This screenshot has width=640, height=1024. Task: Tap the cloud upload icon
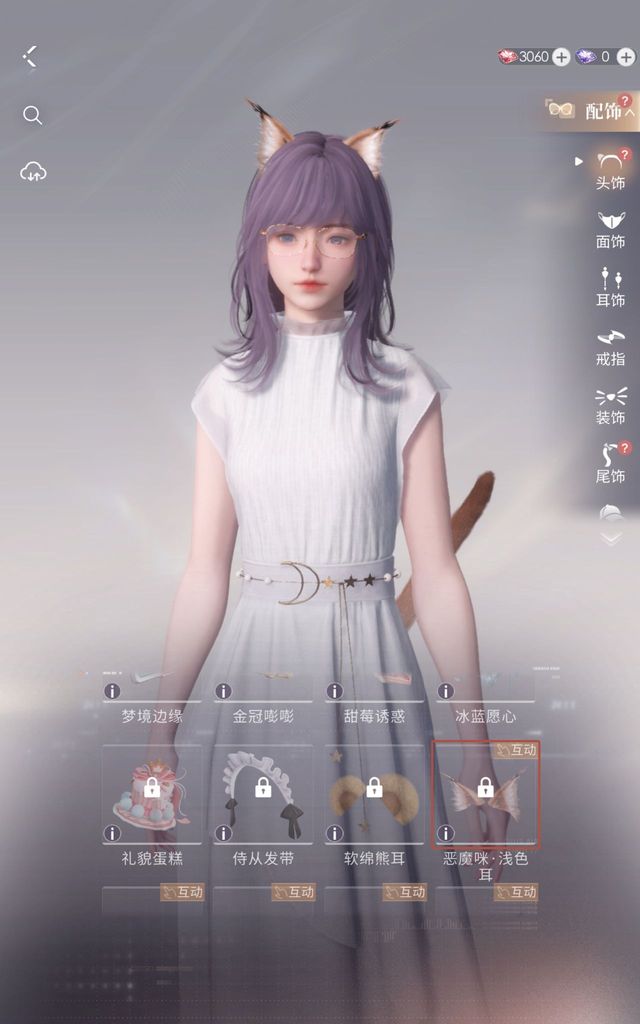click(x=32, y=172)
